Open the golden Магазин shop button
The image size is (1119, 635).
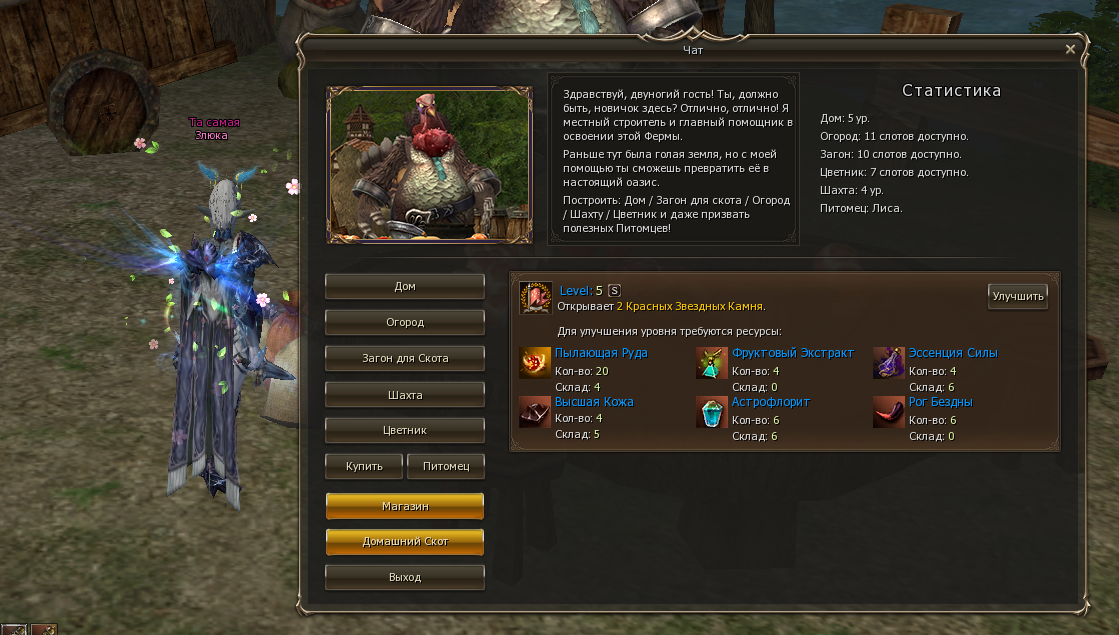pos(405,506)
